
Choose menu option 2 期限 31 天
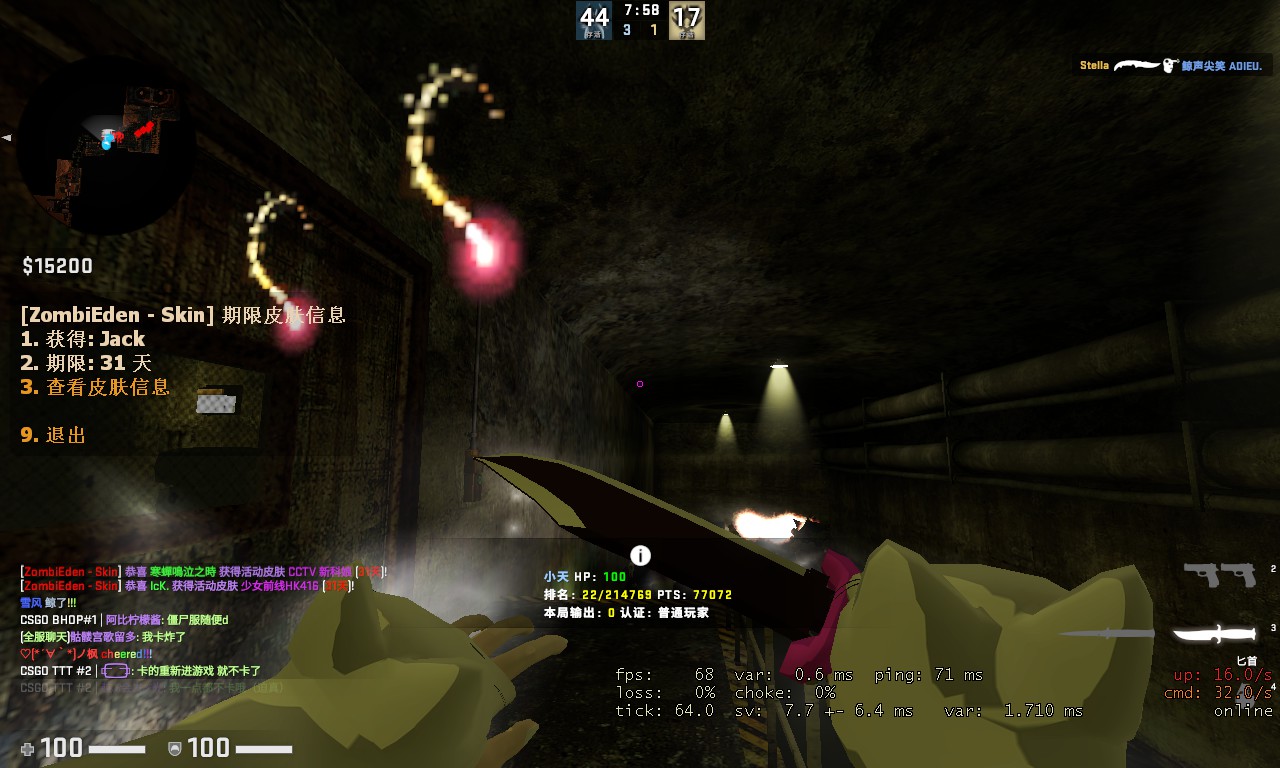point(86,363)
